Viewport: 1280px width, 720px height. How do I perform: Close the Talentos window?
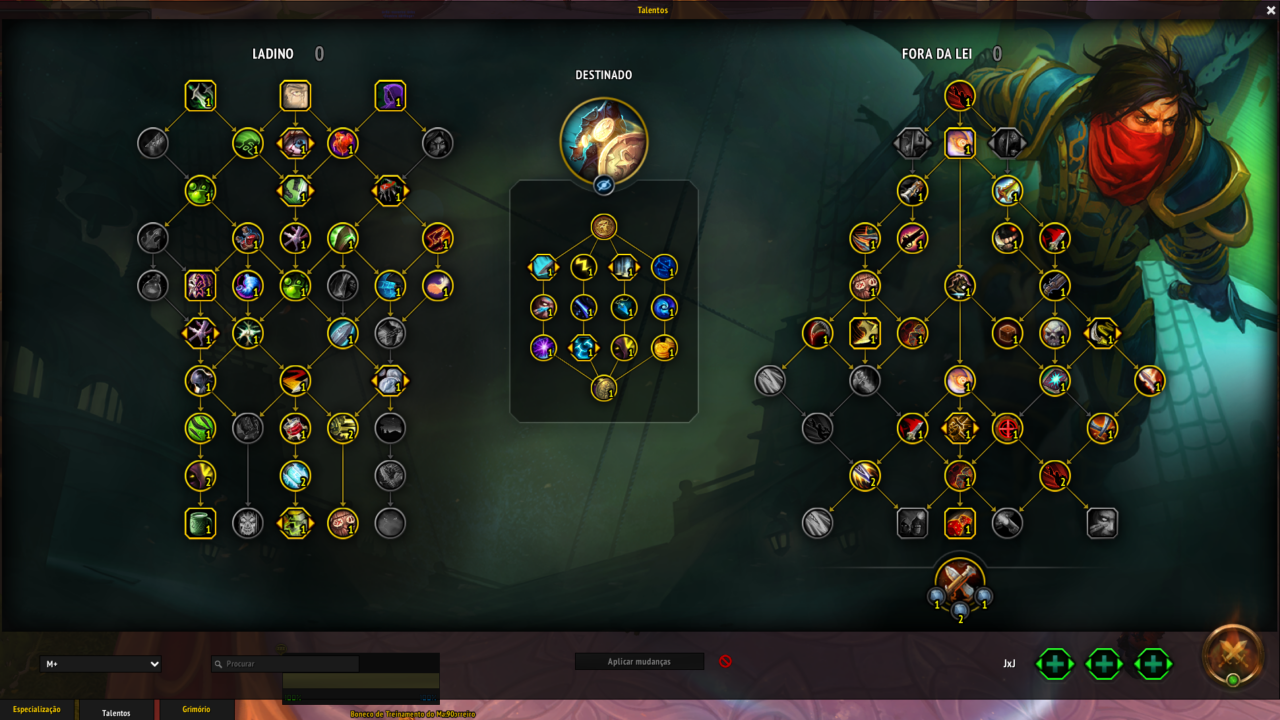pyautogui.click(x=1271, y=10)
